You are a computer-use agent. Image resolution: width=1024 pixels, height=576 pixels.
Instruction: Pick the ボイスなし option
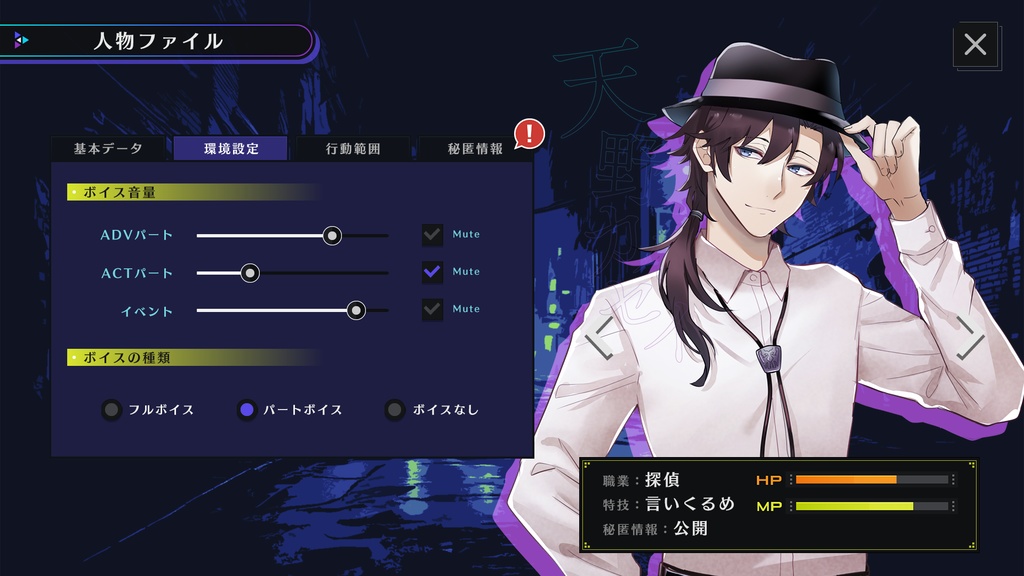tap(395, 409)
